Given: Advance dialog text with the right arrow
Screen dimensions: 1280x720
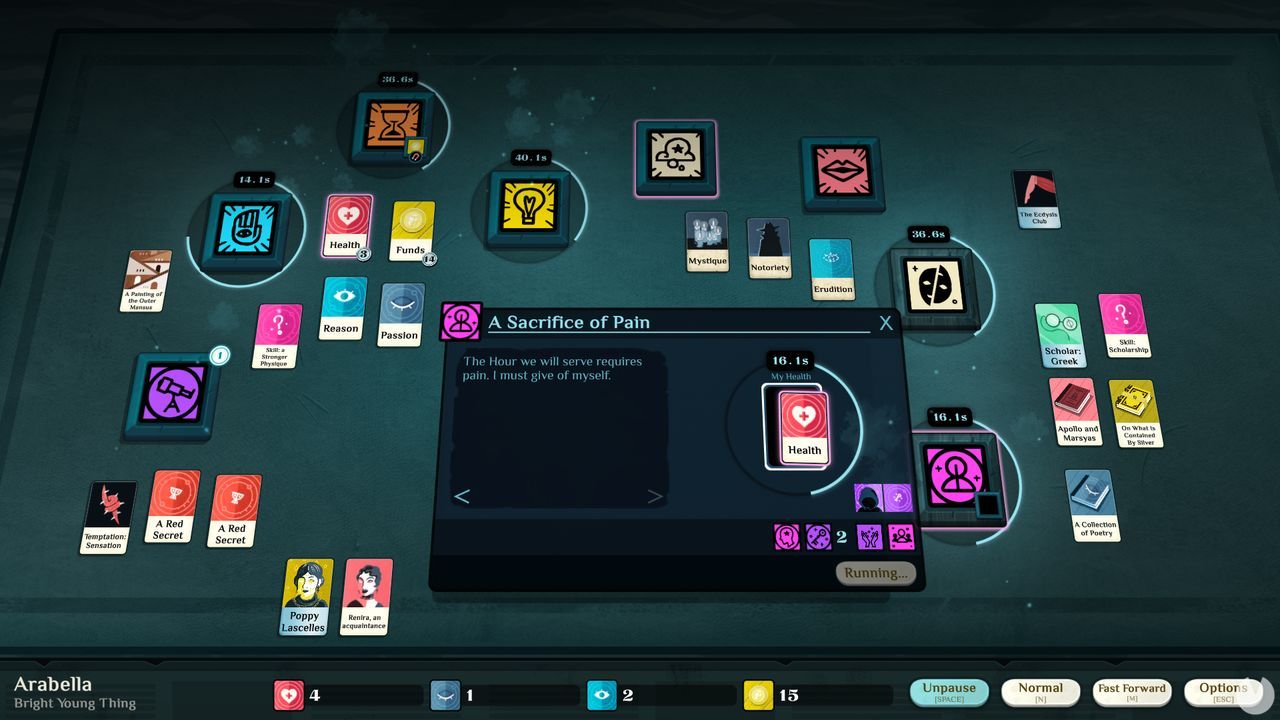Looking at the screenshot, I should pyautogui.click(x=655, y=496).
